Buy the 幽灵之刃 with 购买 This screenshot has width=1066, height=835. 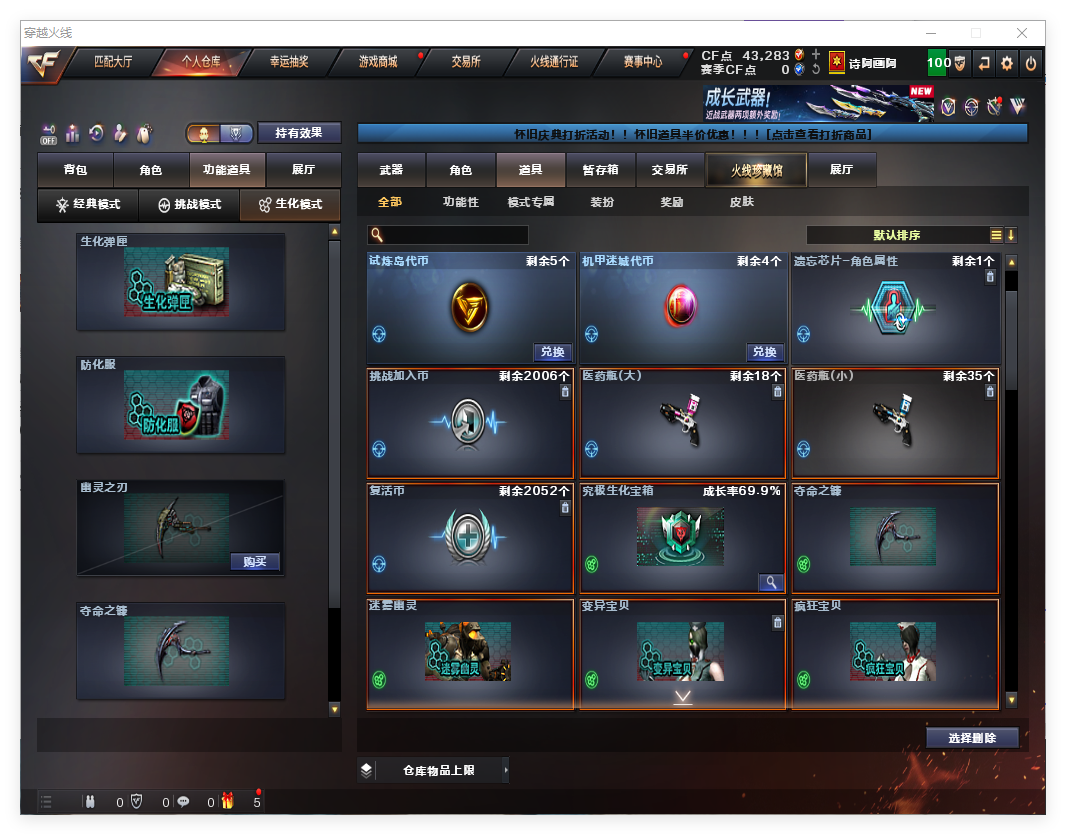click(x=255, y=561)
